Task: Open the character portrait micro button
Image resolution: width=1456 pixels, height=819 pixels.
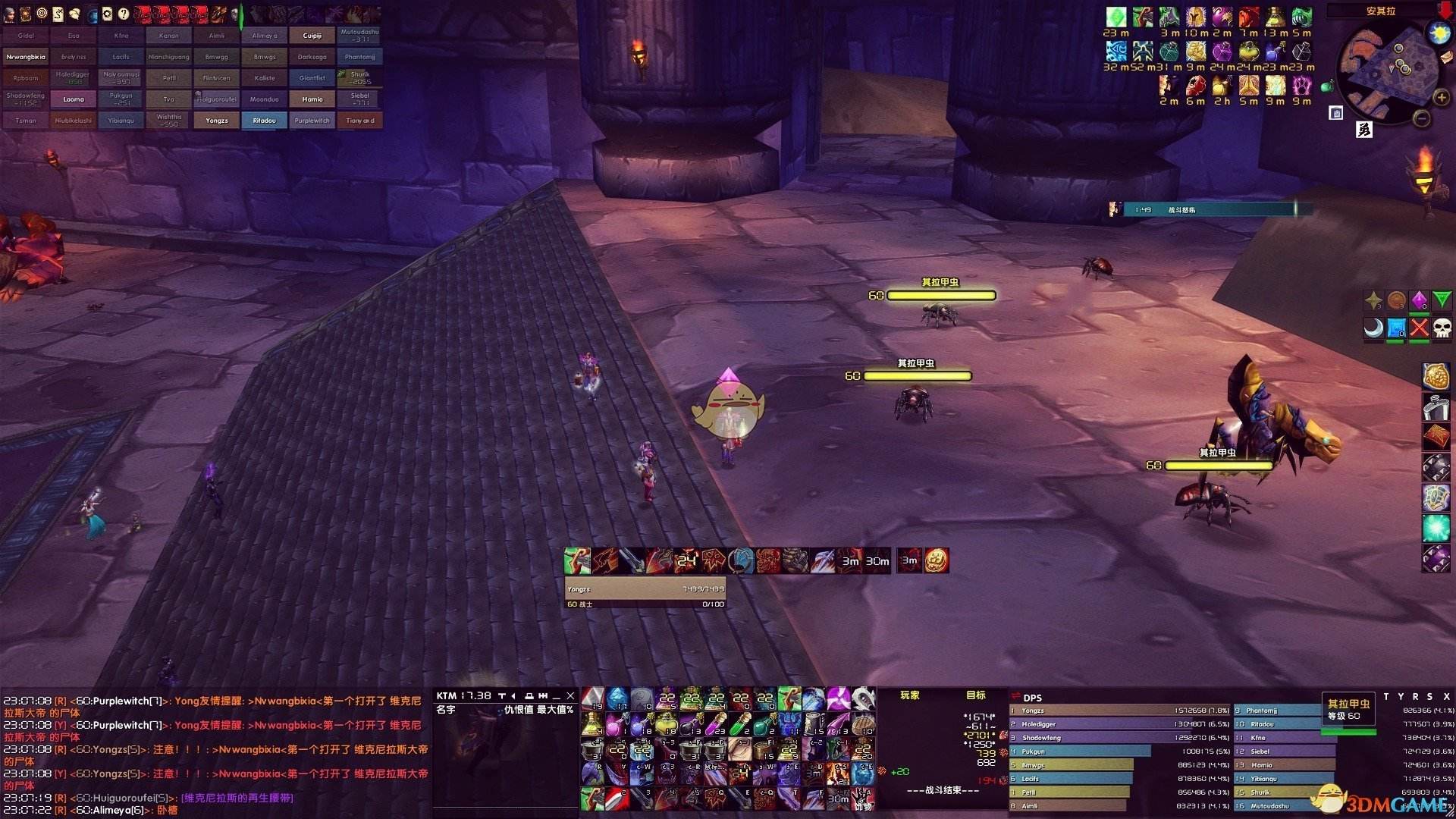Action: tap(9, 14)
